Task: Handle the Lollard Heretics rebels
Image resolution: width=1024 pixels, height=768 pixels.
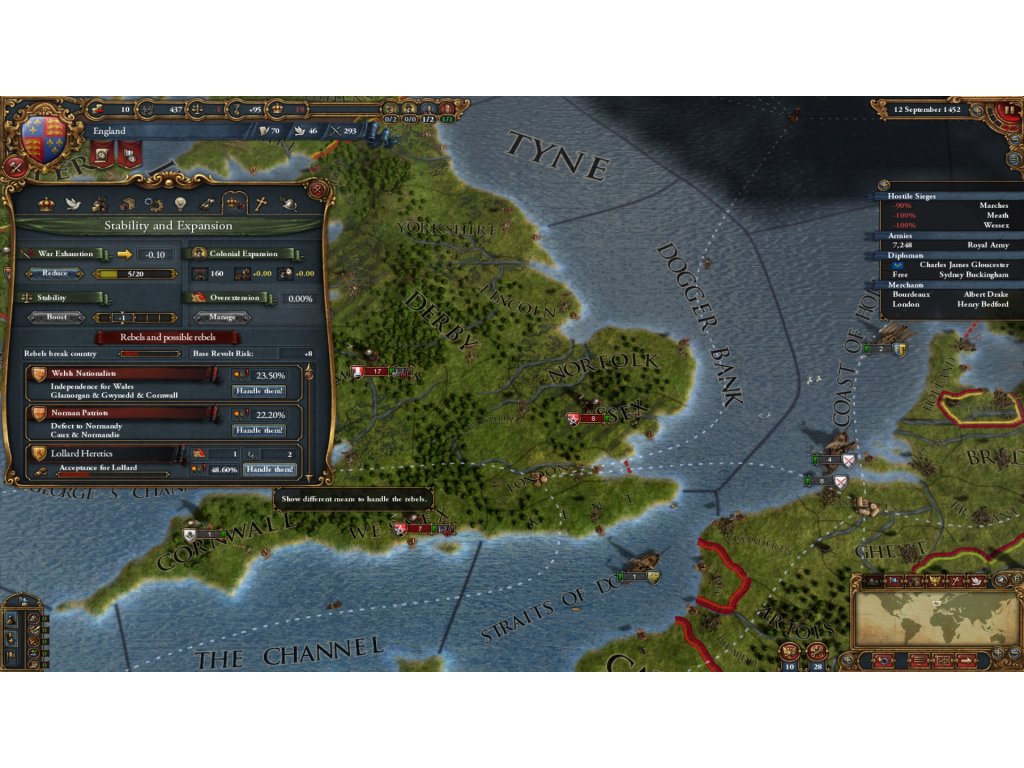Action: (x=270, y=469)
